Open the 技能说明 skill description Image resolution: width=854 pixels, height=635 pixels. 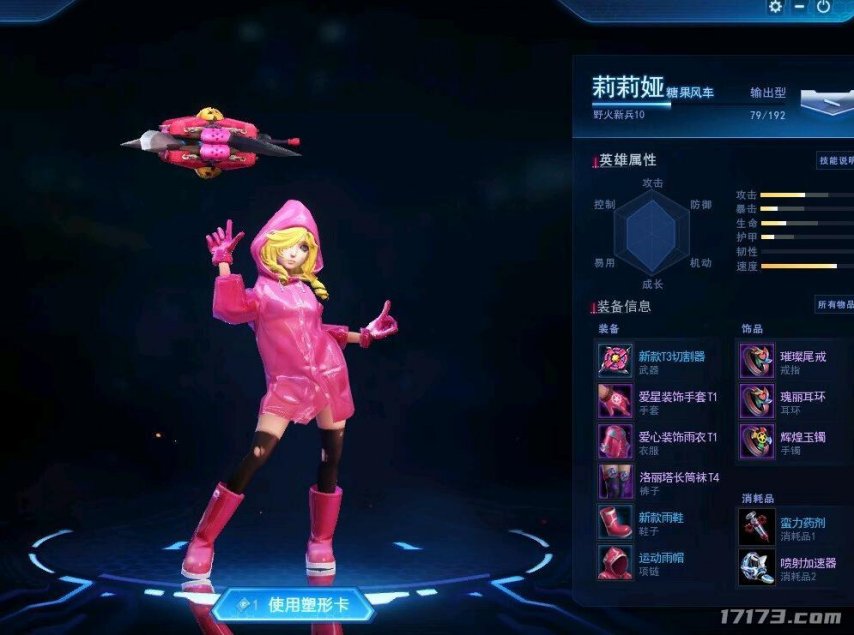pyautogui.click(x=835, y=160)
